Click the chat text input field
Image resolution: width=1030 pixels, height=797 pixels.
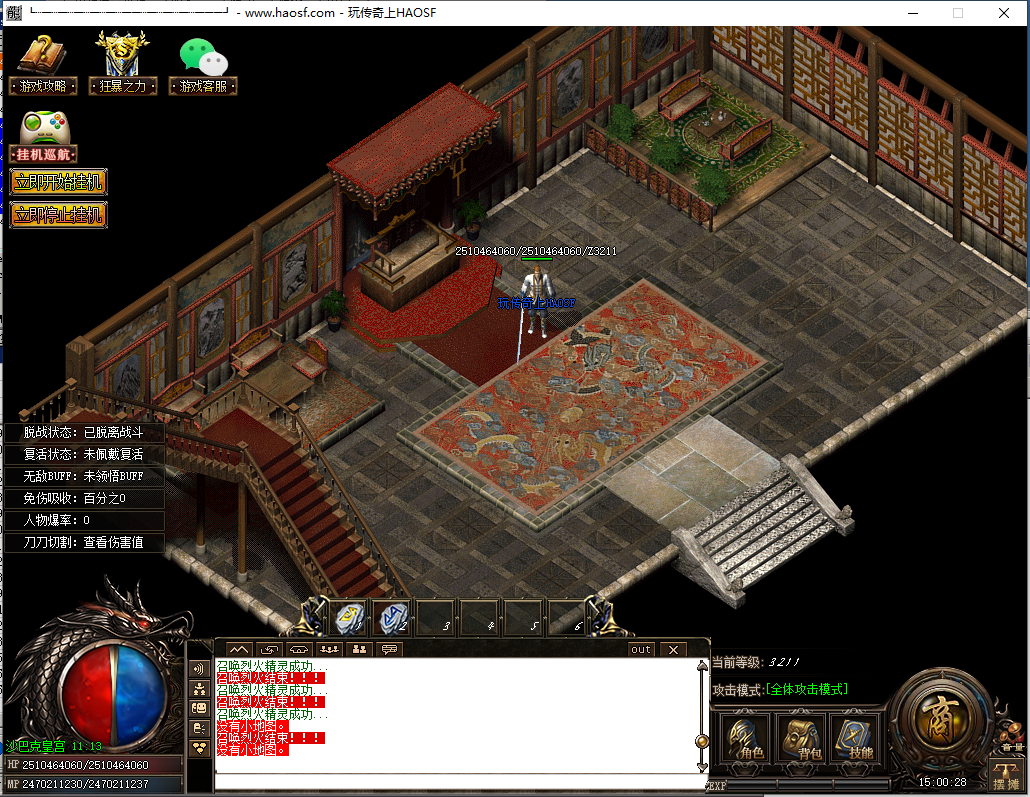pyautogui.click(x=455, y=780)
